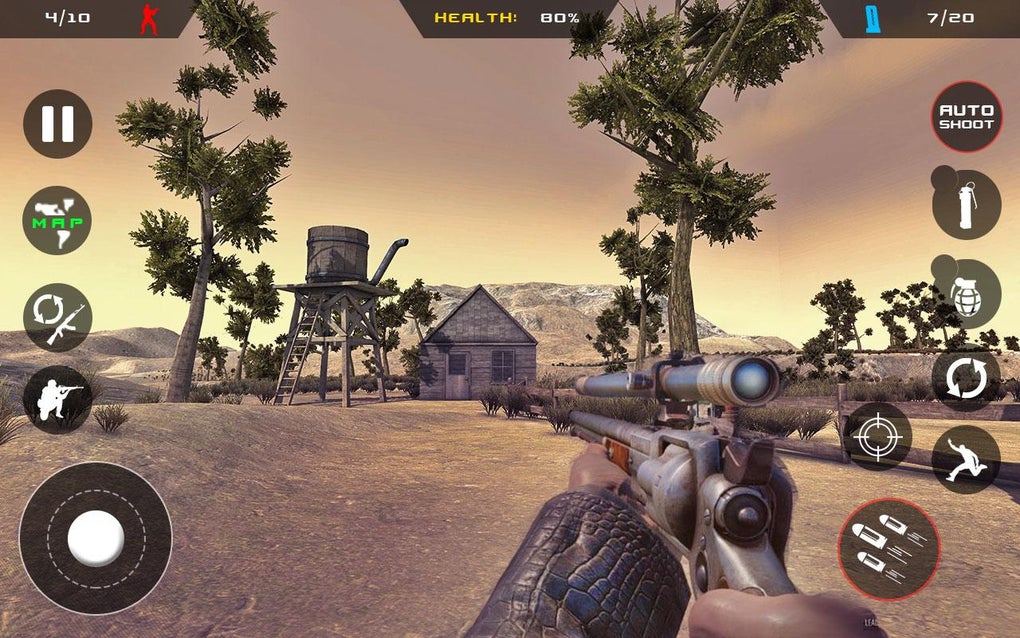This screenshot has height=638, width=1020.
Task: Switch weapon with the rifle swap icon
Action: tap(58, 317)
